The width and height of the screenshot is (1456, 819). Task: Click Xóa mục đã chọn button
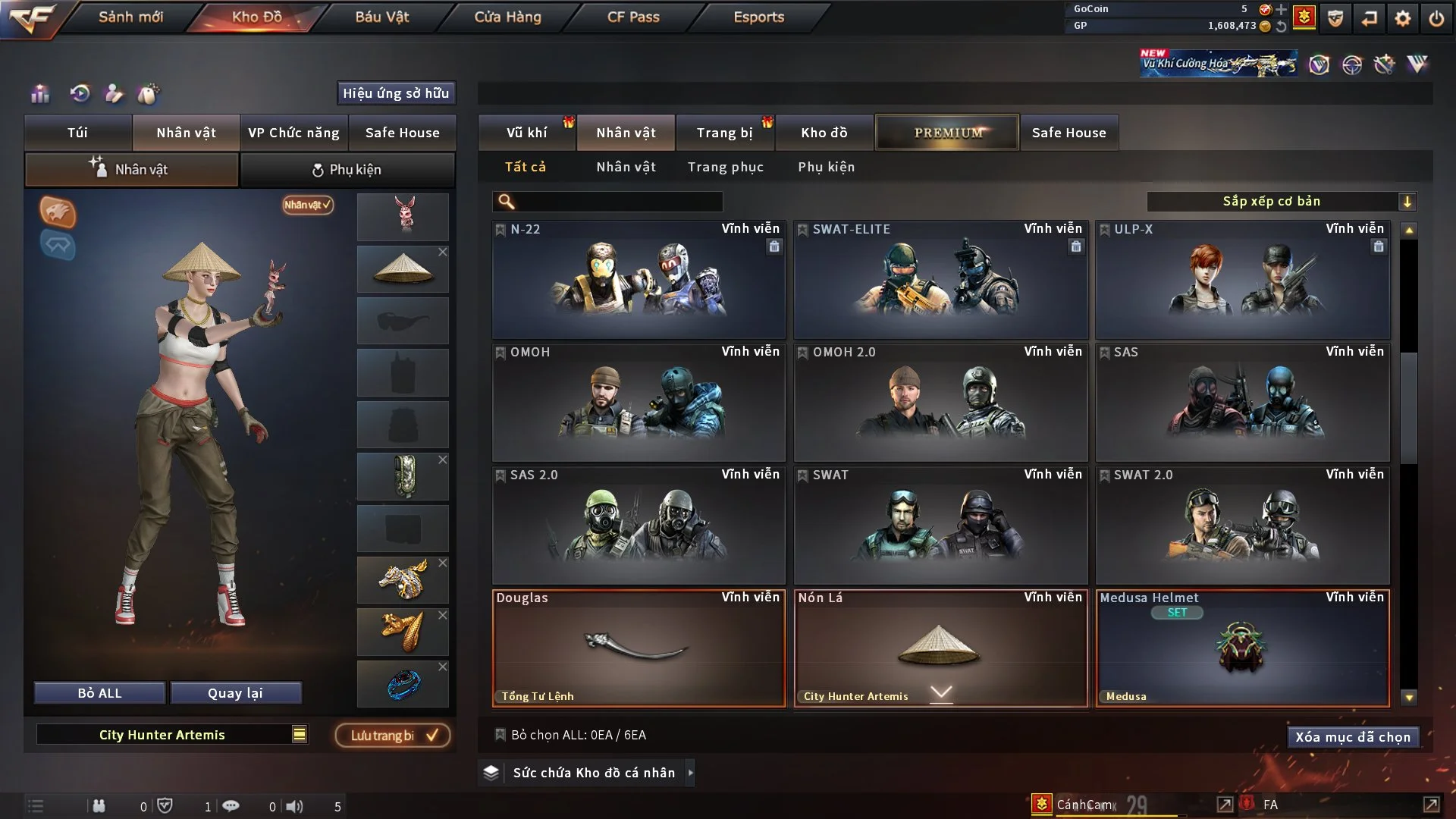1352,737
